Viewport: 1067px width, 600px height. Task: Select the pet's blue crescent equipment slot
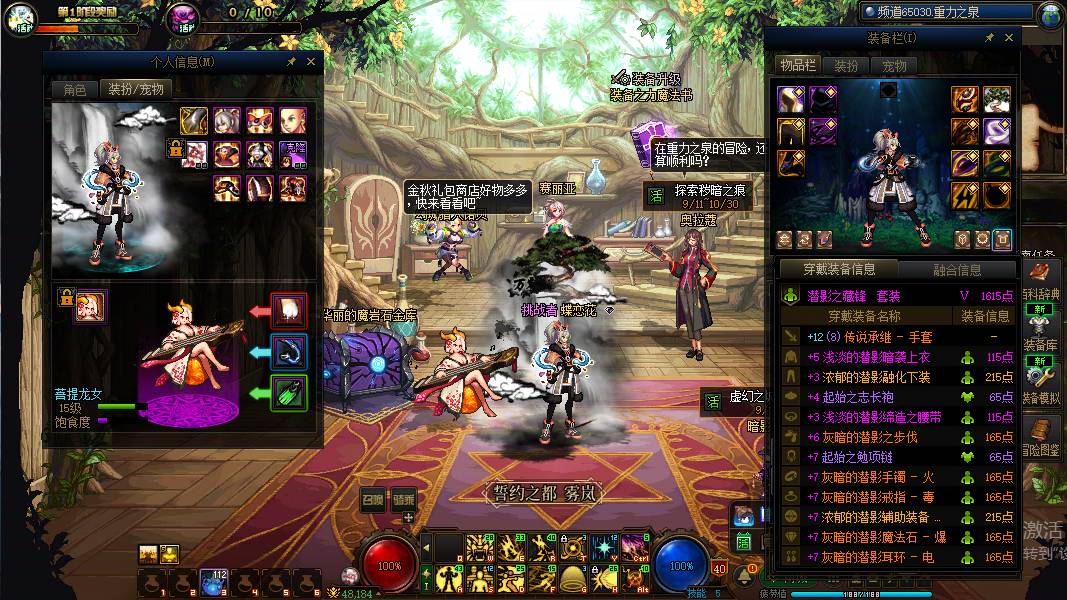290,352
